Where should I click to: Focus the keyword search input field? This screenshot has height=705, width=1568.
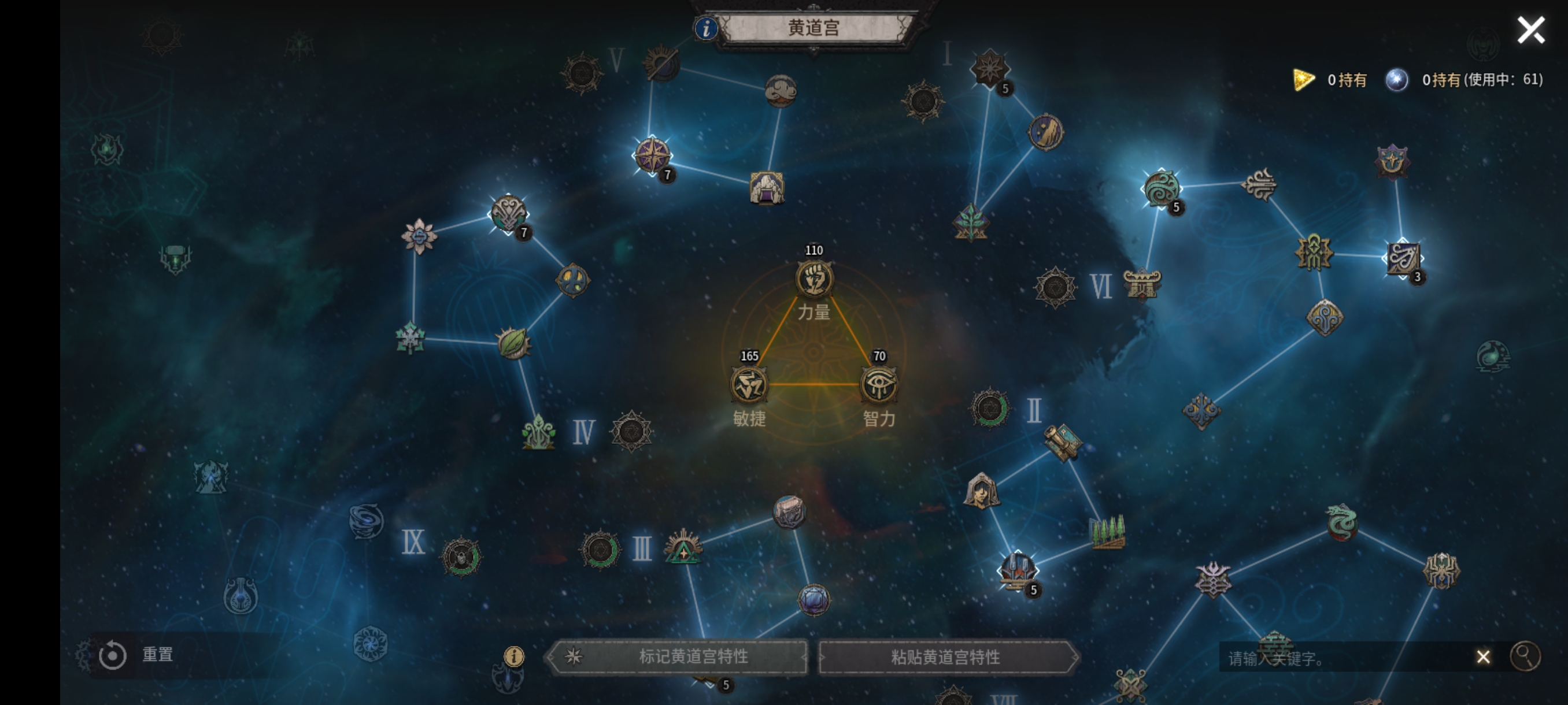[1339, 658]
